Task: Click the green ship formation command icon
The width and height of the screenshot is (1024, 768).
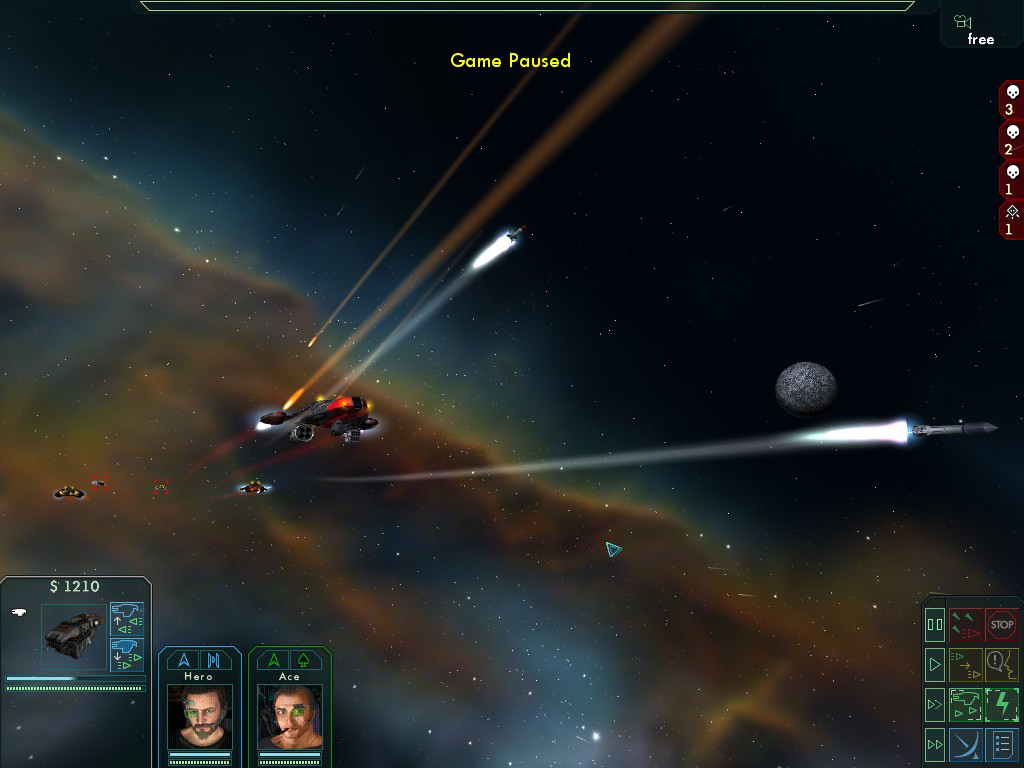Action: coord(966,704)
